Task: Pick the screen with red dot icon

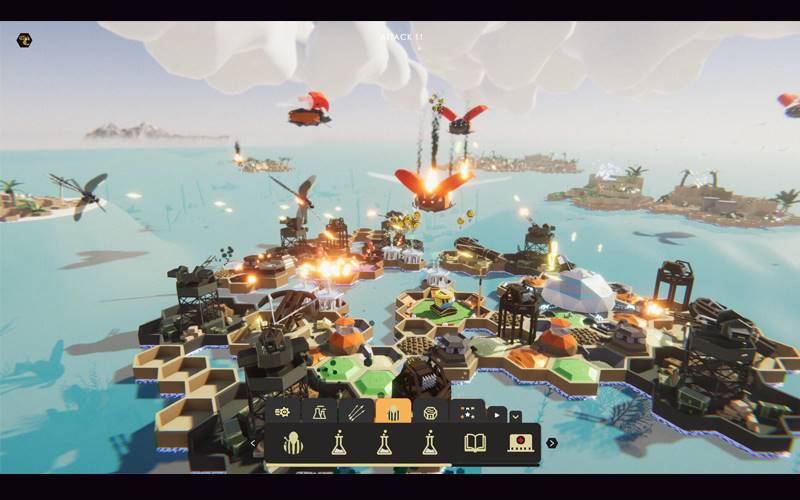Action: coord(520,443)
